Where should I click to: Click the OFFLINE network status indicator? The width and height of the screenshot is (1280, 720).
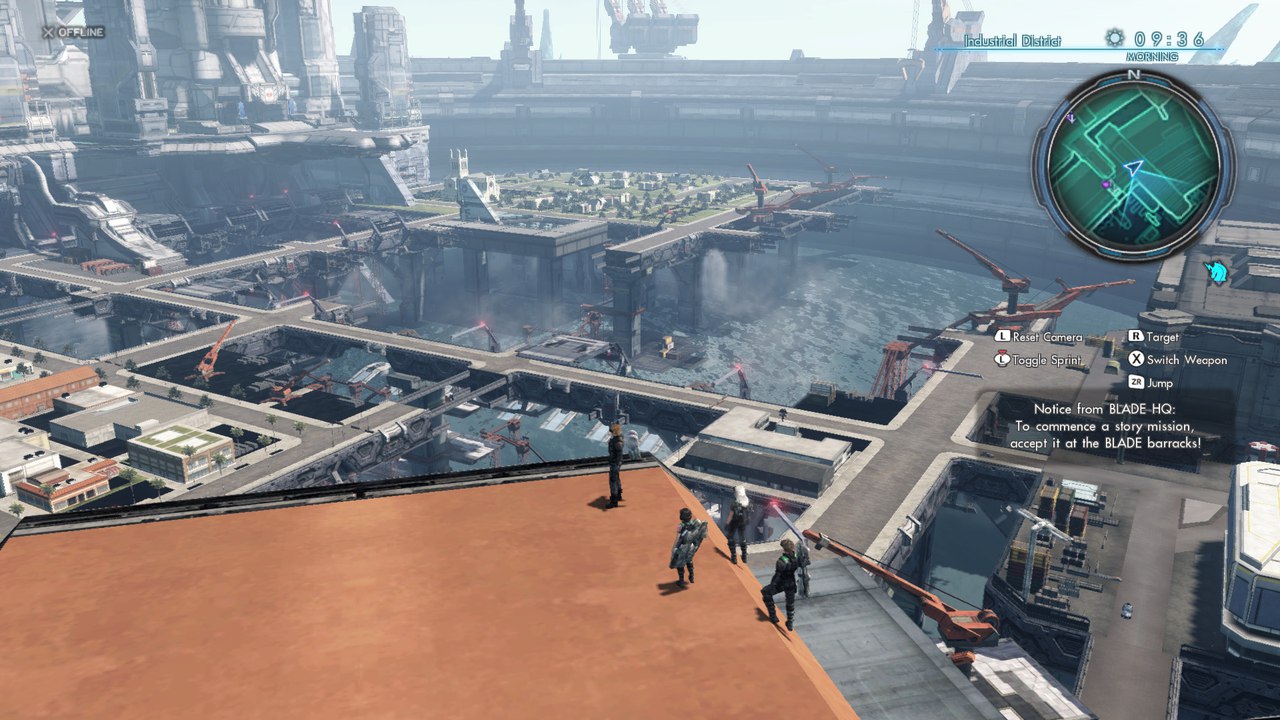click(x=73, y=32)
